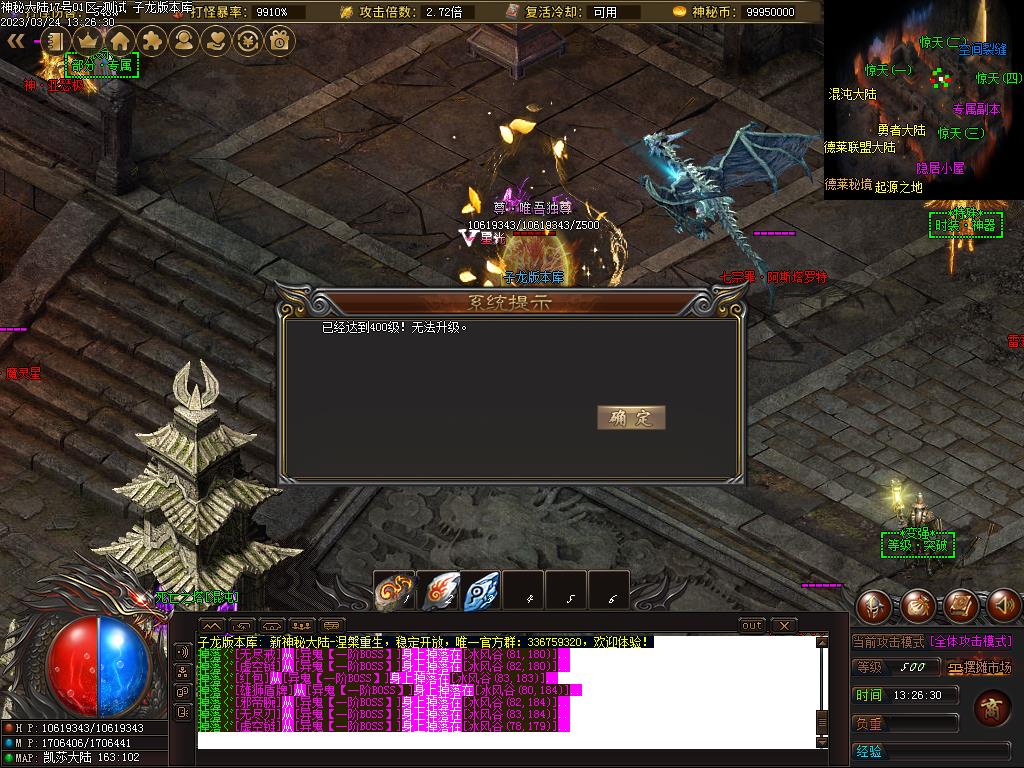The height and width of the screenshot is (768, 1024).
Task: Click the chat panel's out button
Action: click(x=752, y=626)
